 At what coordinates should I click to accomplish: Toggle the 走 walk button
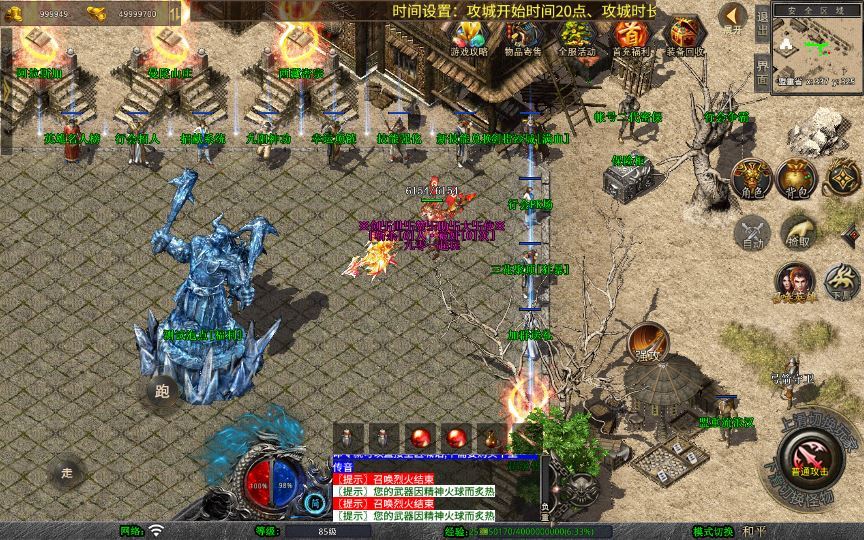coord(68,471)
